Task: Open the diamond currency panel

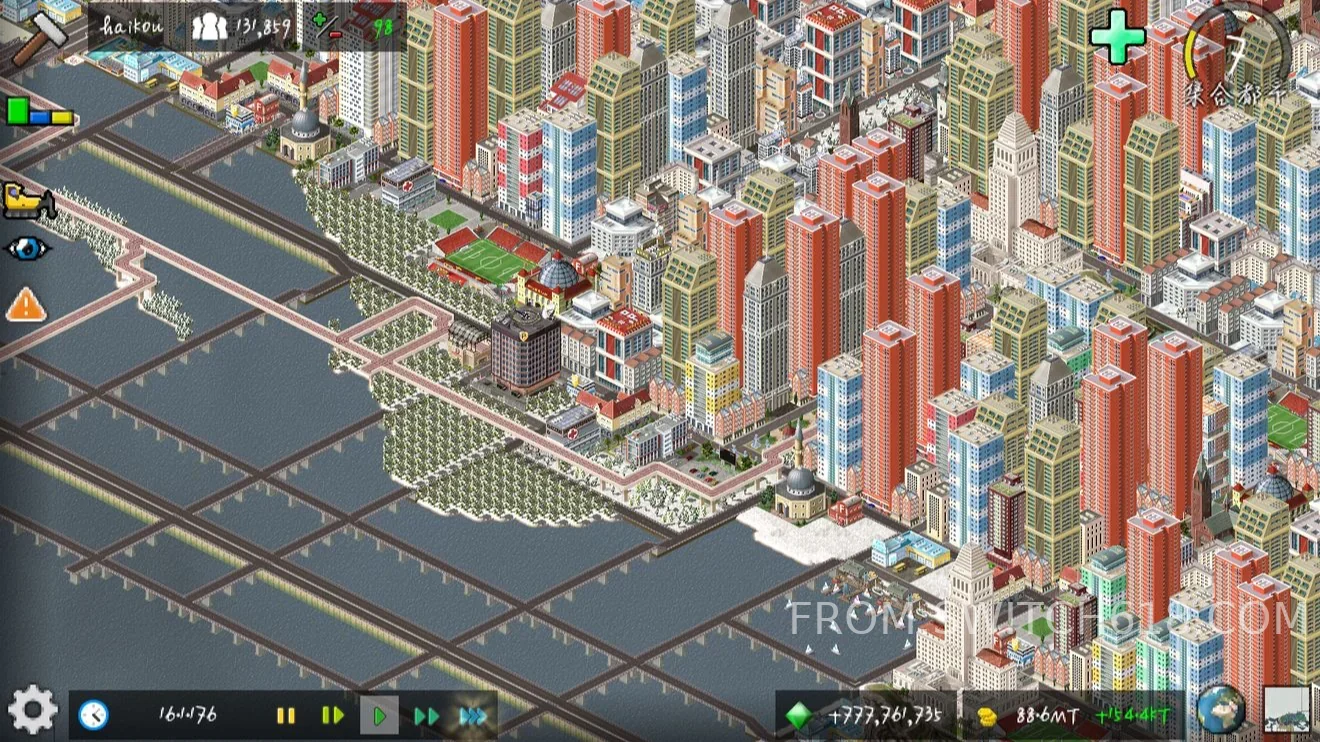Action: point(798,714)
